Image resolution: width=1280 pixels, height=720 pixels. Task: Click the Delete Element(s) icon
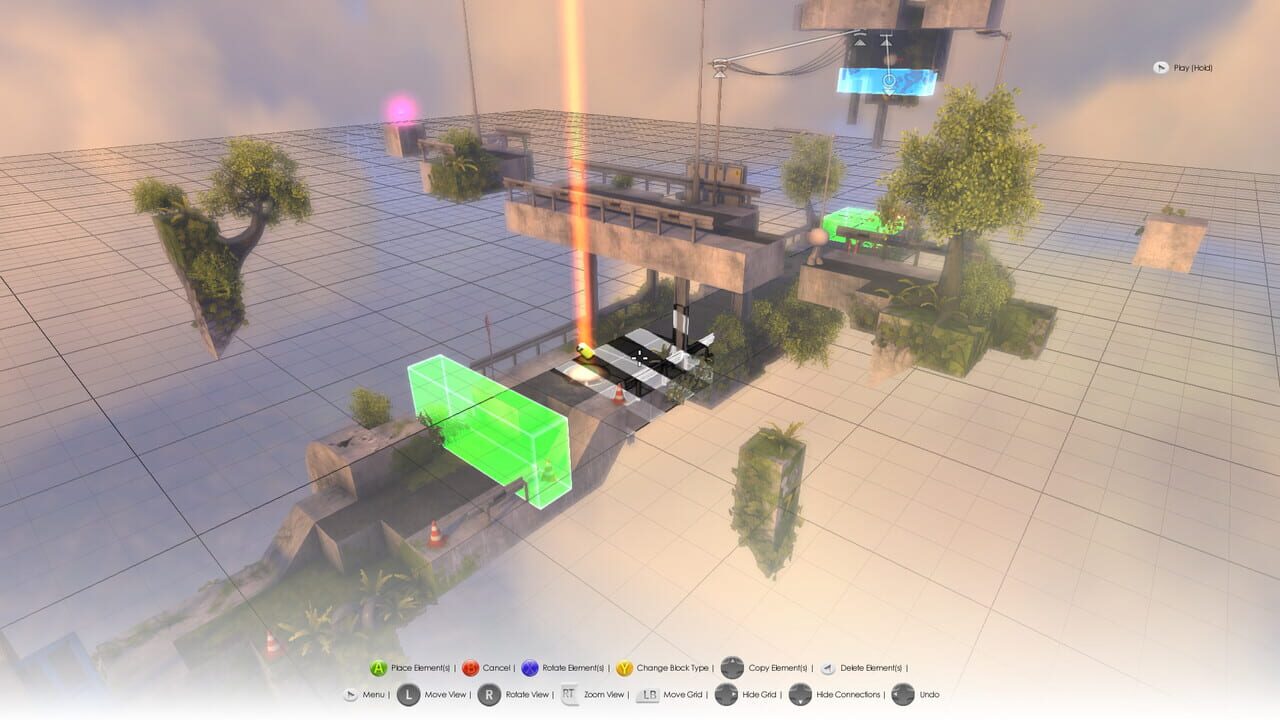pyautogui.click(x=828, y=668)
